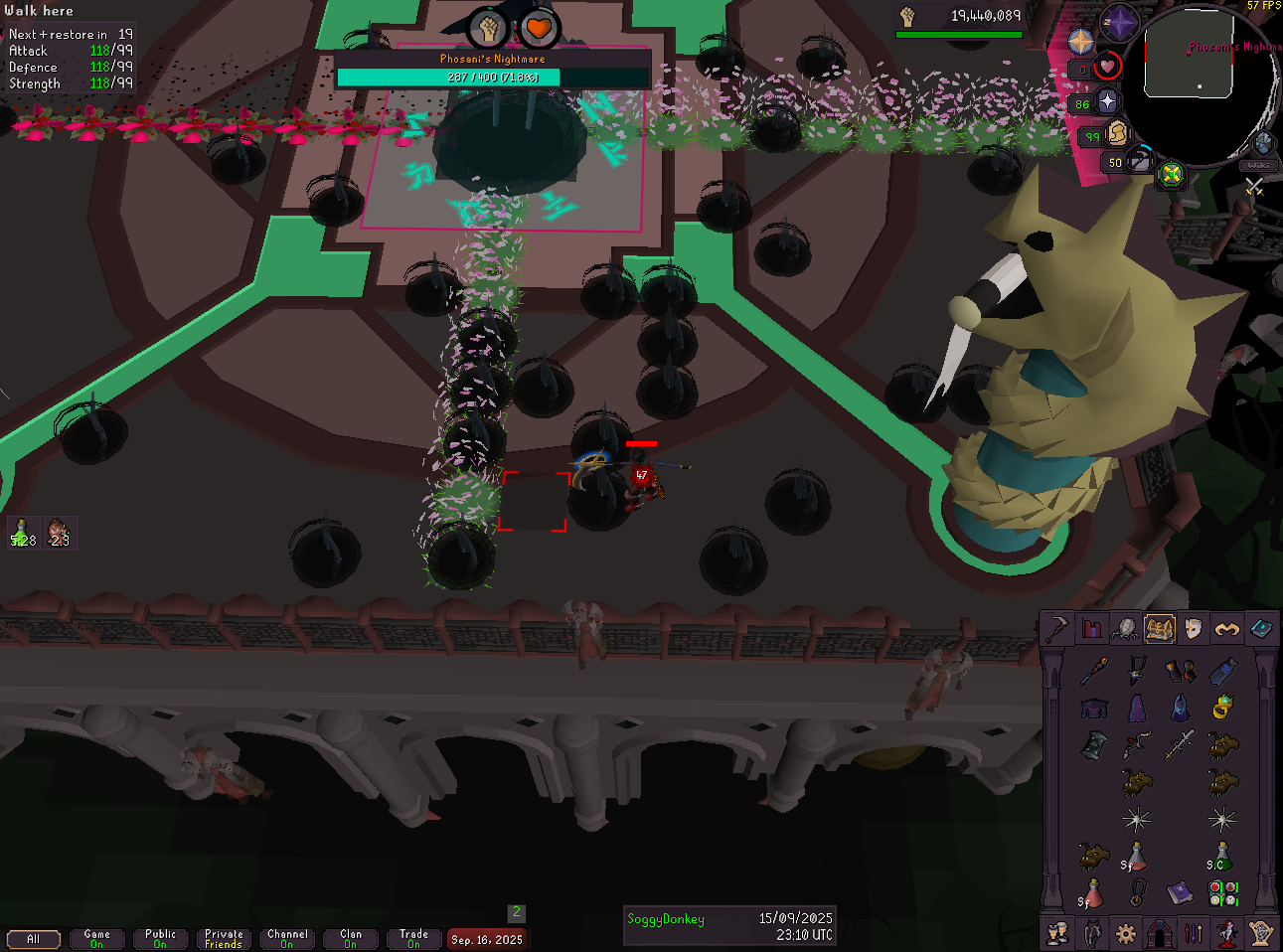Screen dimensions: 1283x952
Task: Switch to the Clan chat tab
Action: coord(351,938)
